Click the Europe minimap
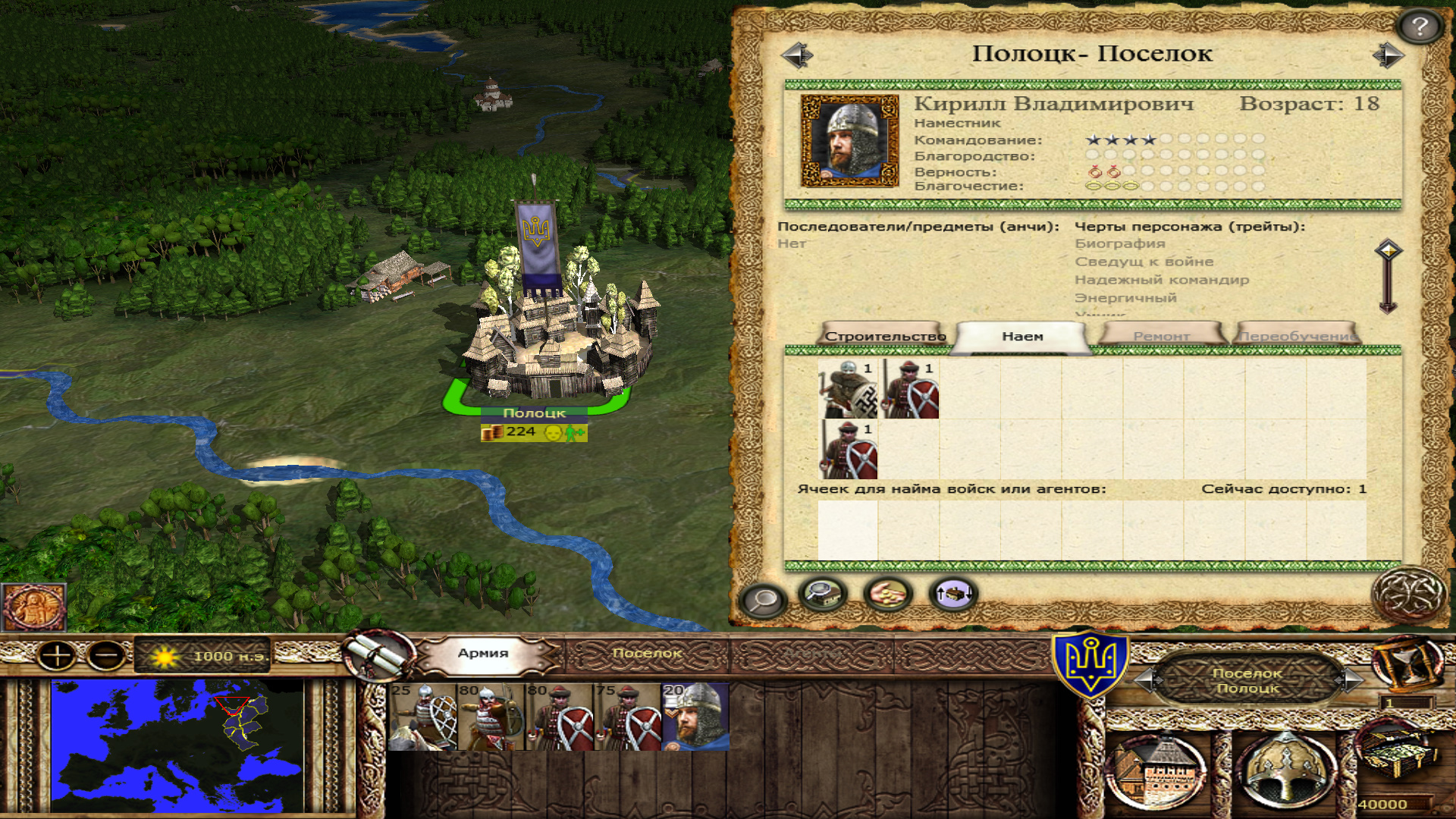The width and height of the screenshot is (1456, 819). click(177, 746)
